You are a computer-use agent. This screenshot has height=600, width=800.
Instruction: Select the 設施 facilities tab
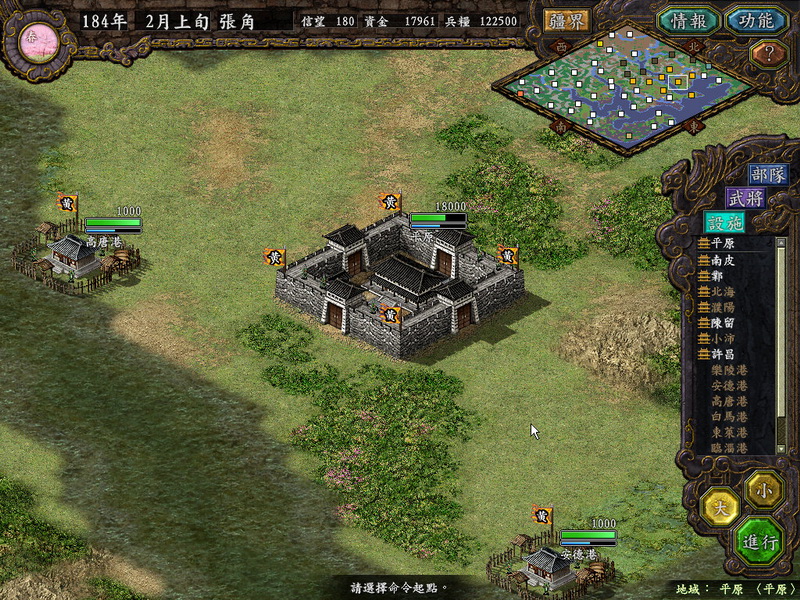[x=724, y=223]
